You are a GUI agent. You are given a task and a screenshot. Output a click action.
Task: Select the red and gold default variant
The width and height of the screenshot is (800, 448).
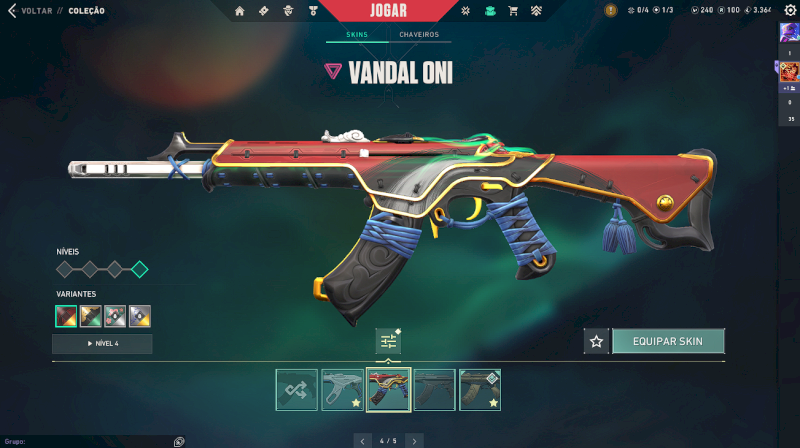coord(66,316)
